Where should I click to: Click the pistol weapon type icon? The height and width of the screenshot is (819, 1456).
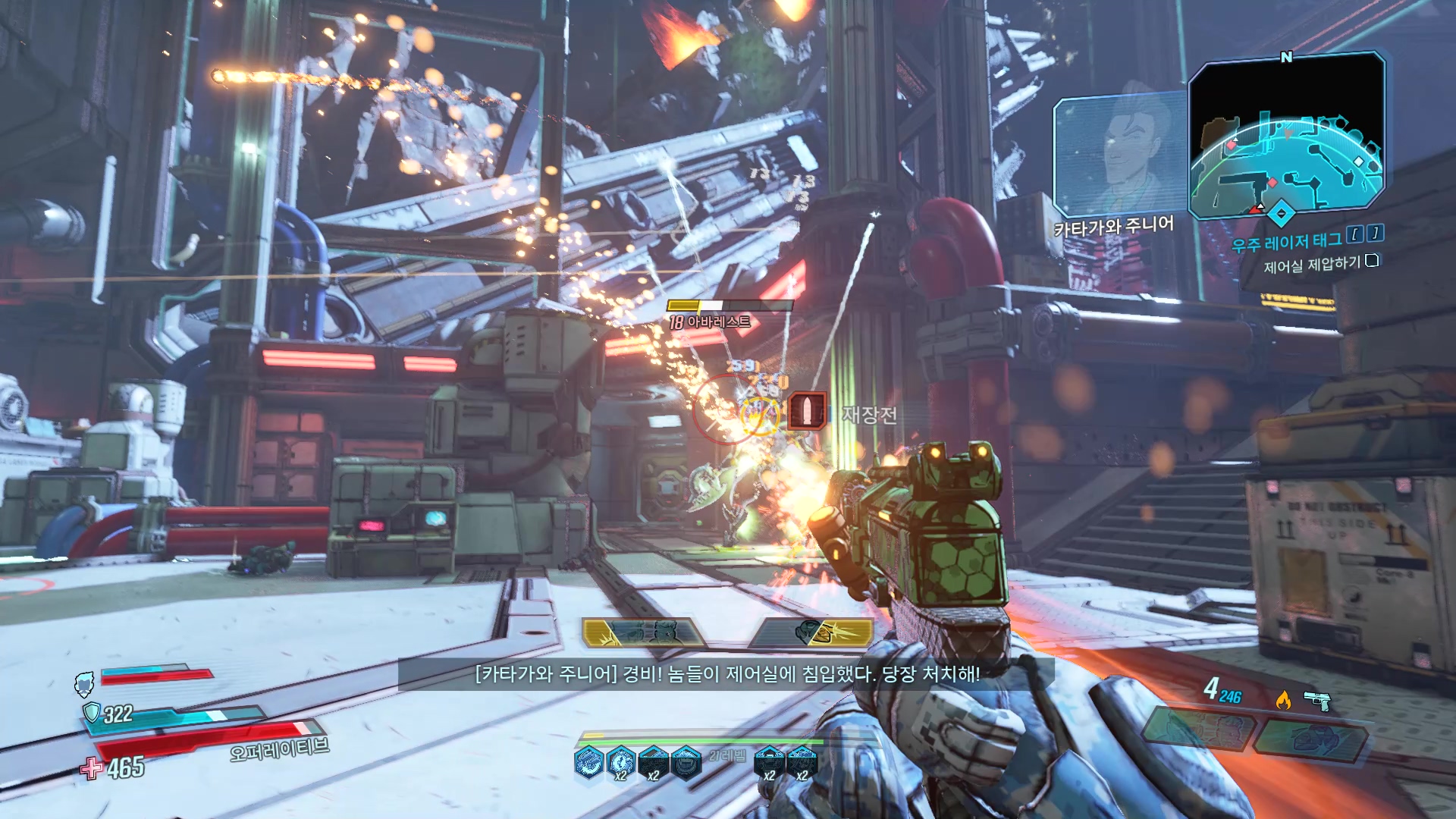pyautogui.click(x=1318, y=701)
